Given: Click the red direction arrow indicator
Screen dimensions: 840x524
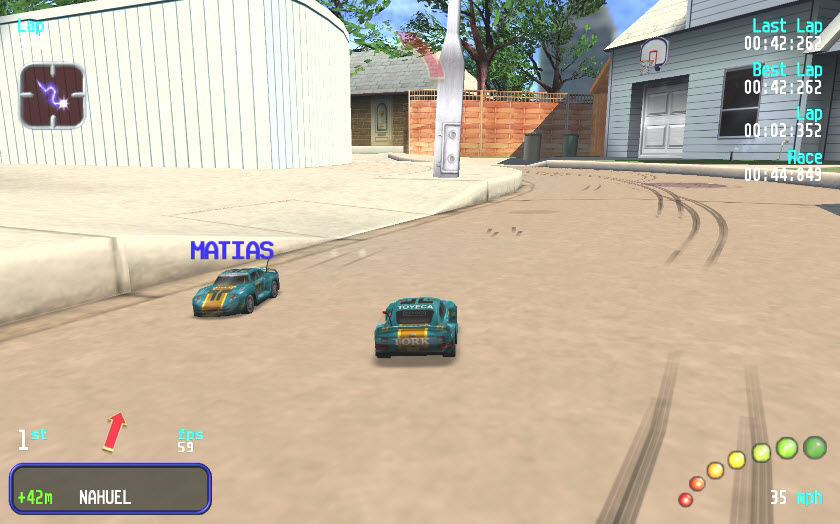Looking at the screenshot, I should tap(115, 430).
